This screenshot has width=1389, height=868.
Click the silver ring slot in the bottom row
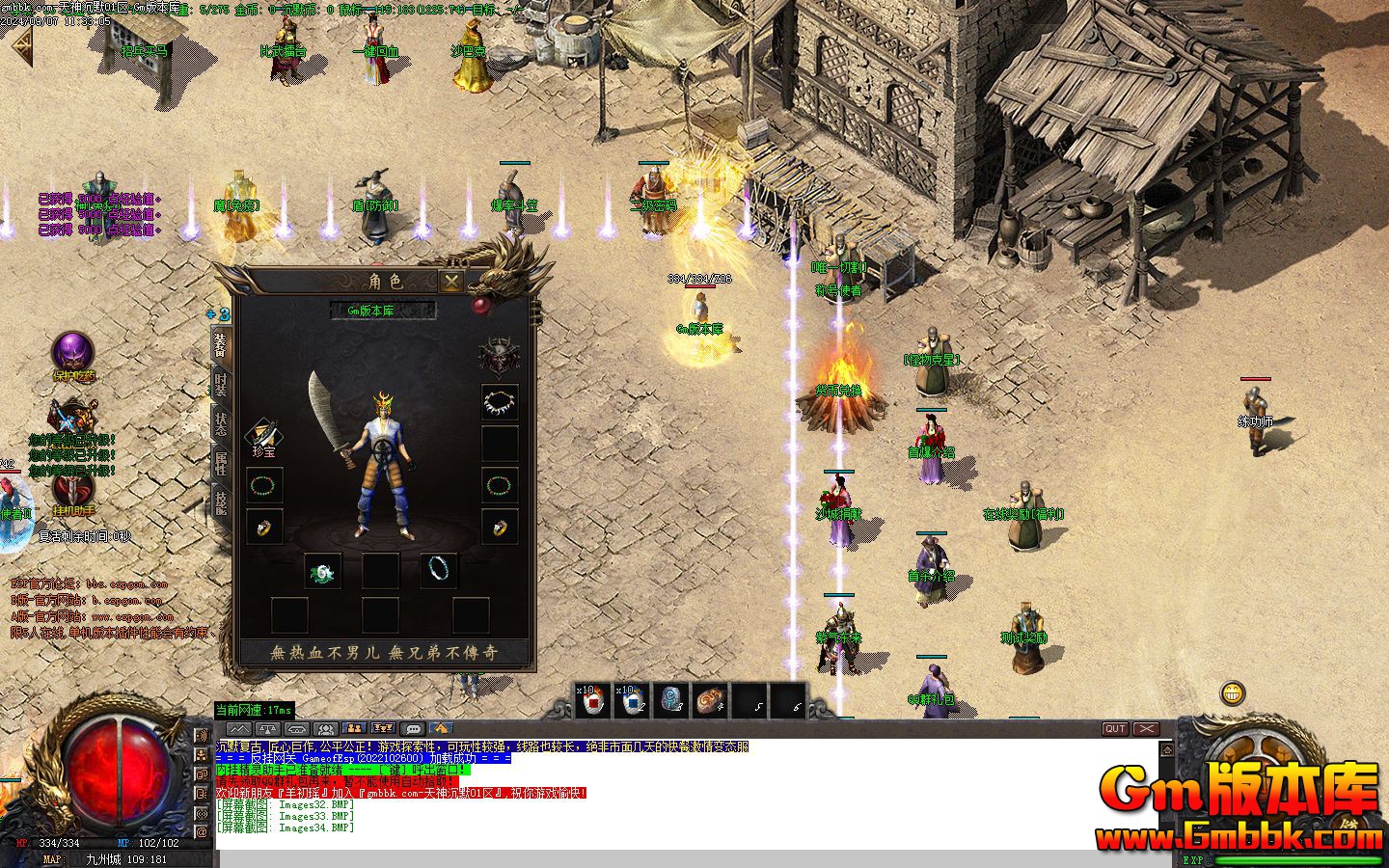point(440,570)
